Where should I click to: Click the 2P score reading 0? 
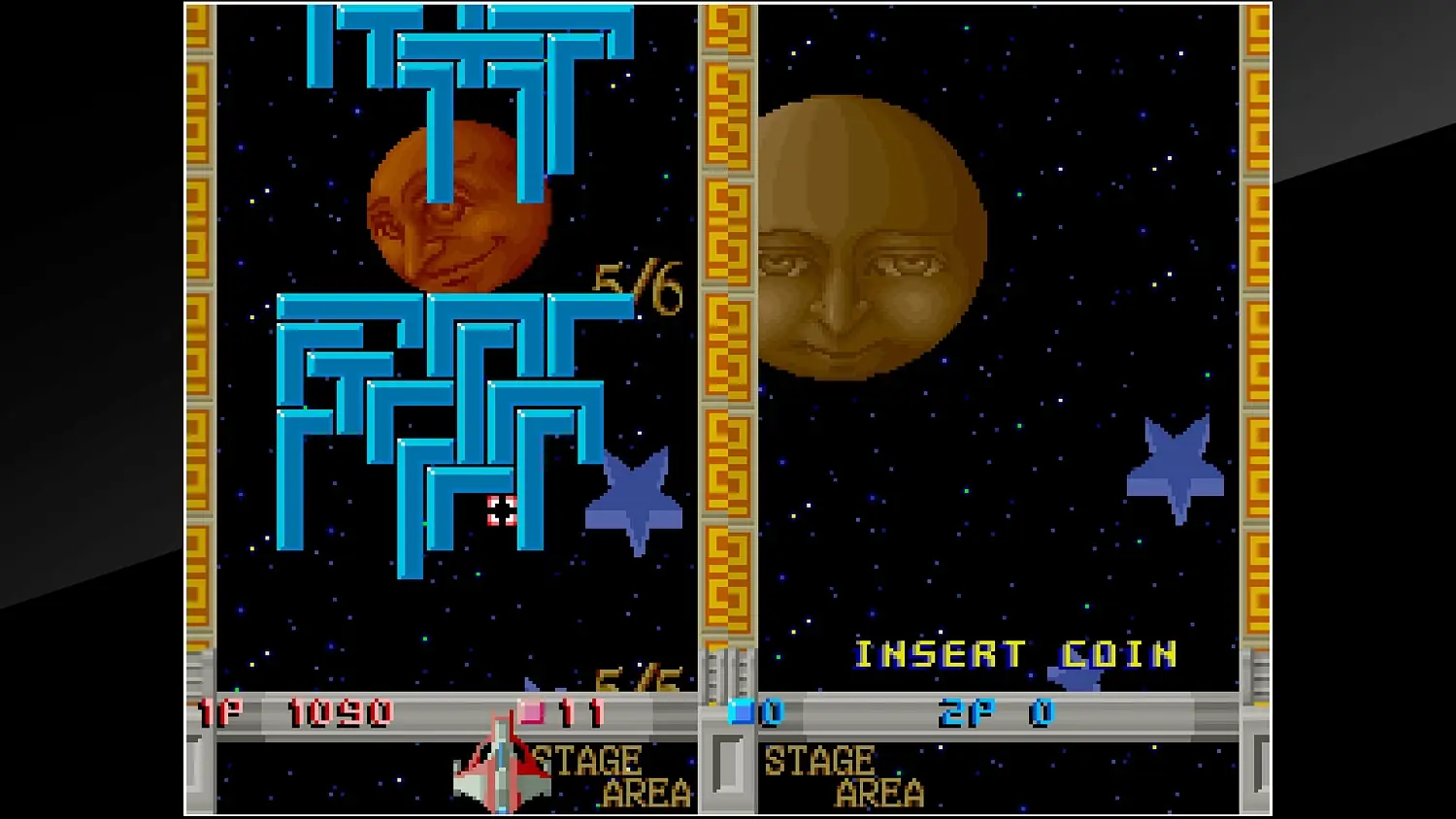1042,711
